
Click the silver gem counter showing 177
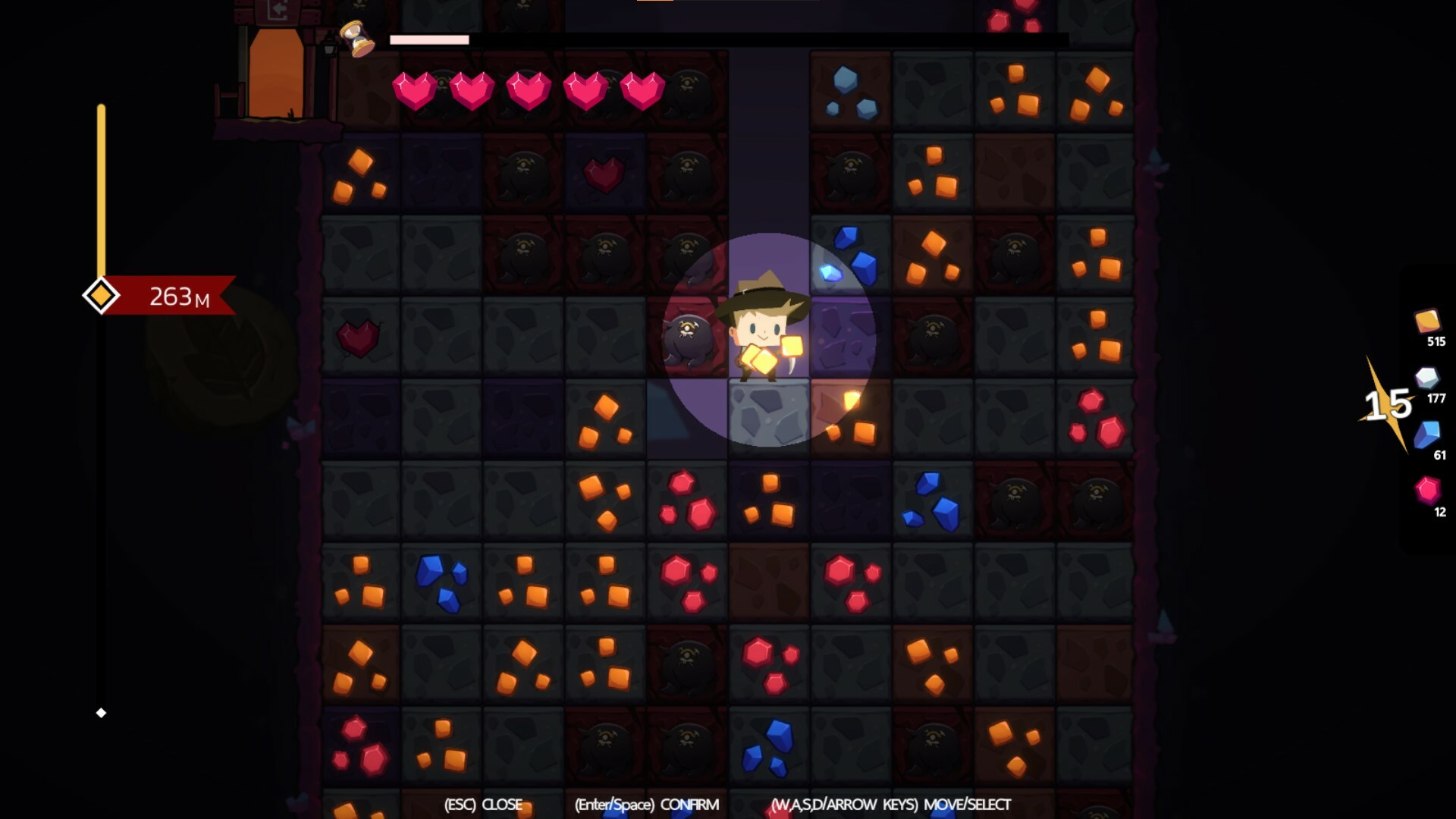1432,387
